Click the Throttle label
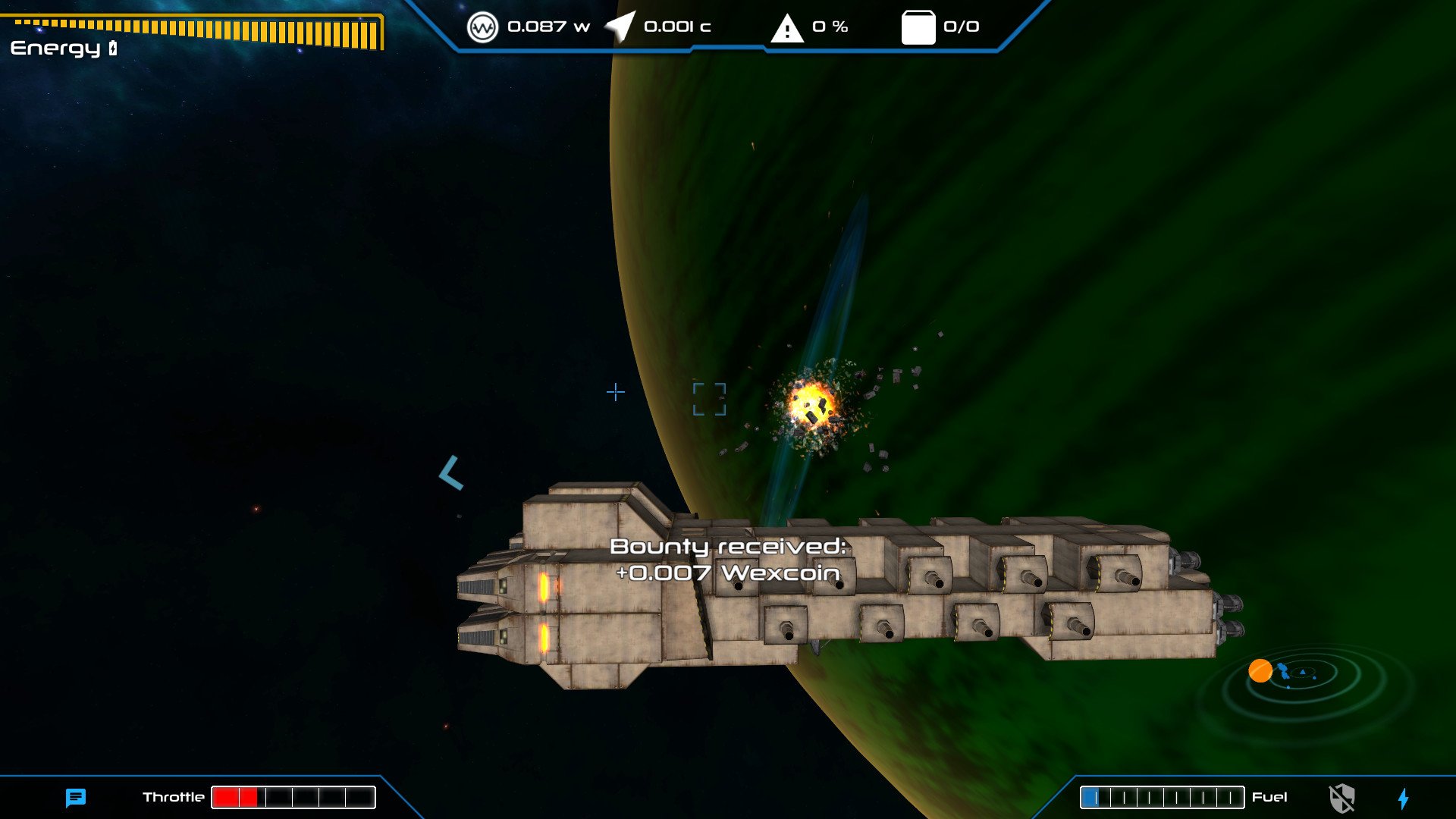Image resolution: width=1456 pixels, height=819 pixels. pos(173,797)
